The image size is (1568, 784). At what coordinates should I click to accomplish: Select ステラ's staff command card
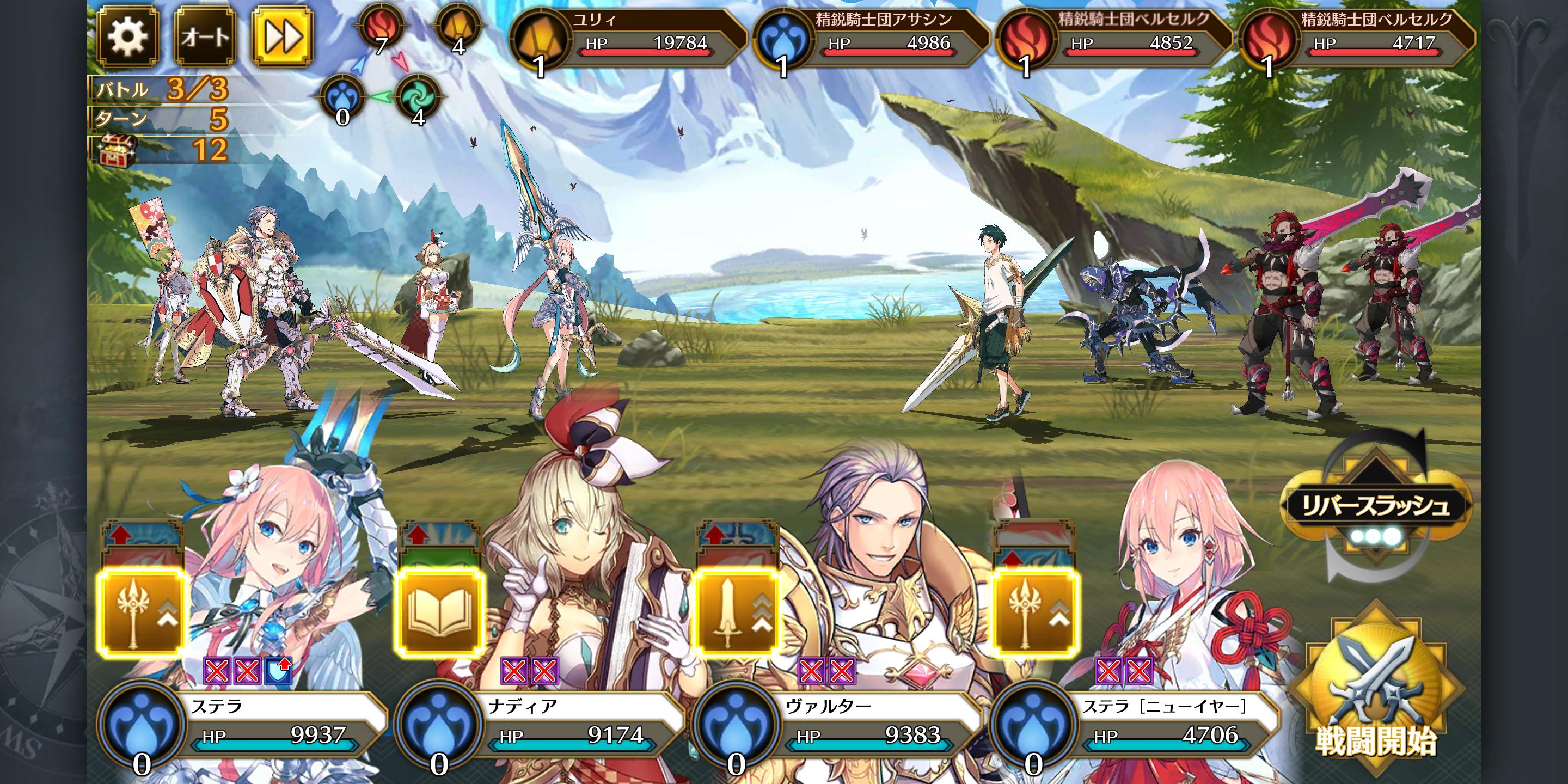[x=141, y=612]
